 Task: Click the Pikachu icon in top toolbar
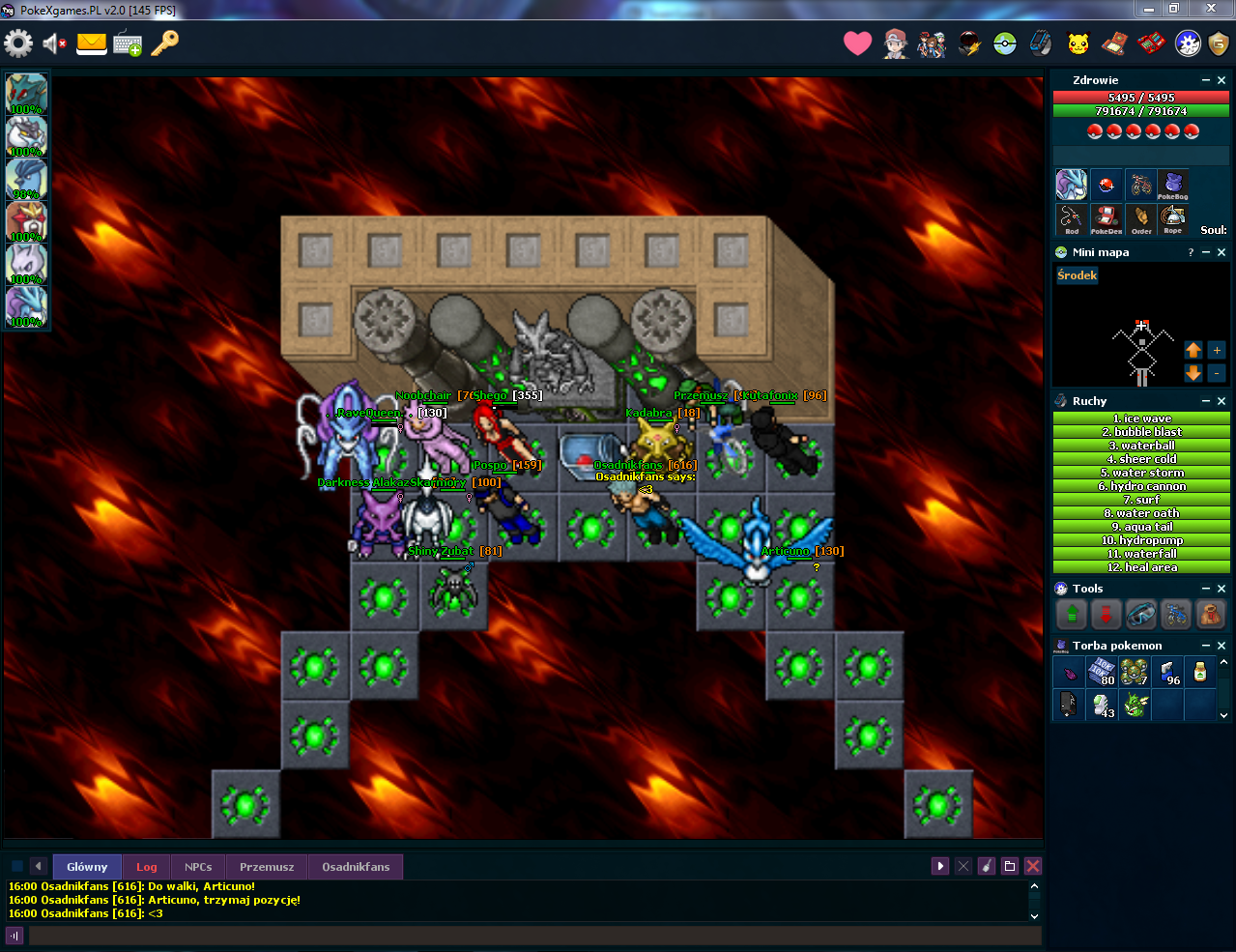pyautogui.click(x=1078, y=43)
